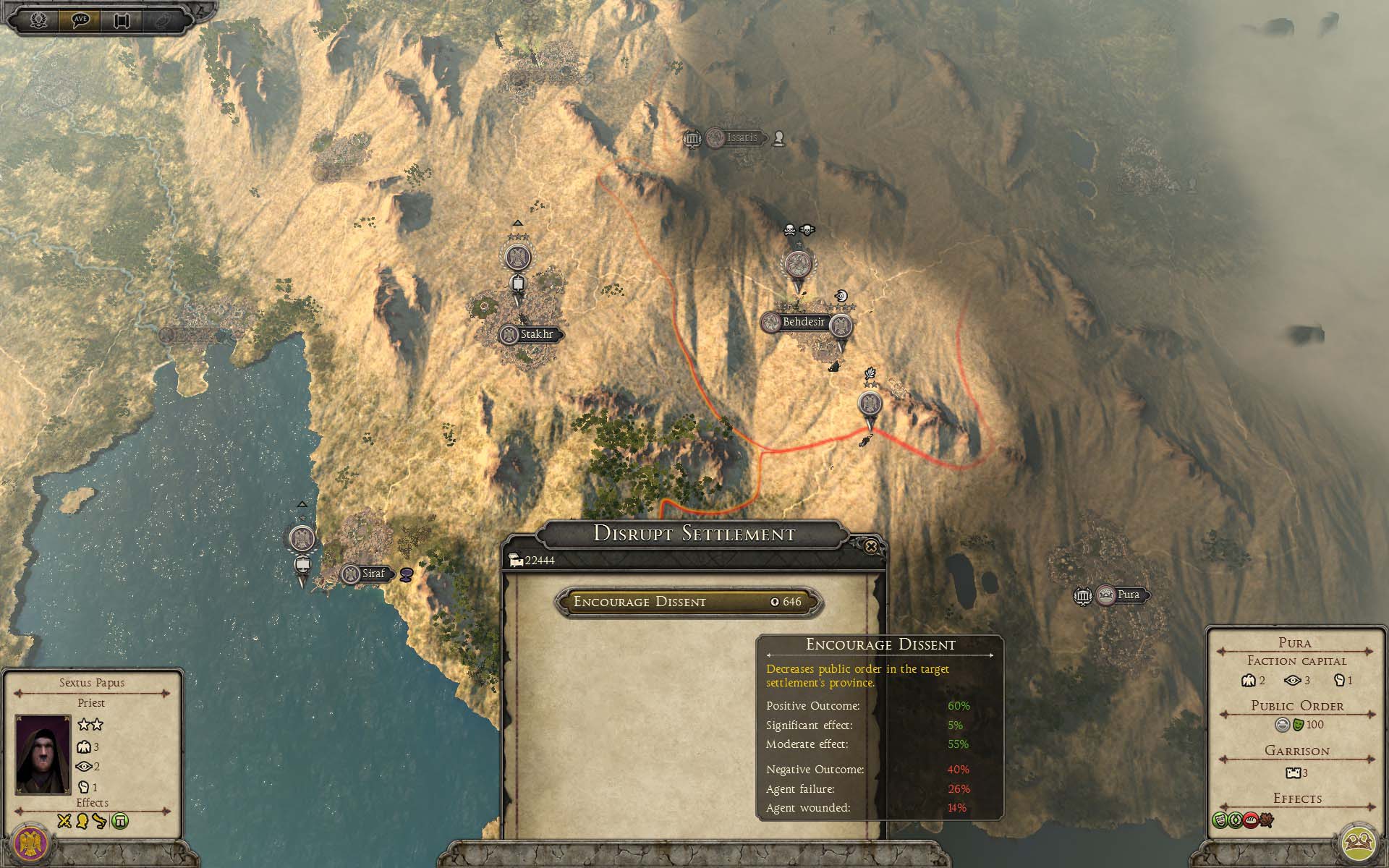Click the yellow-green twin horses faction emblem
Viewport: 1389px width, 868px height.
pyautogui.click(x=1358, y=843)
